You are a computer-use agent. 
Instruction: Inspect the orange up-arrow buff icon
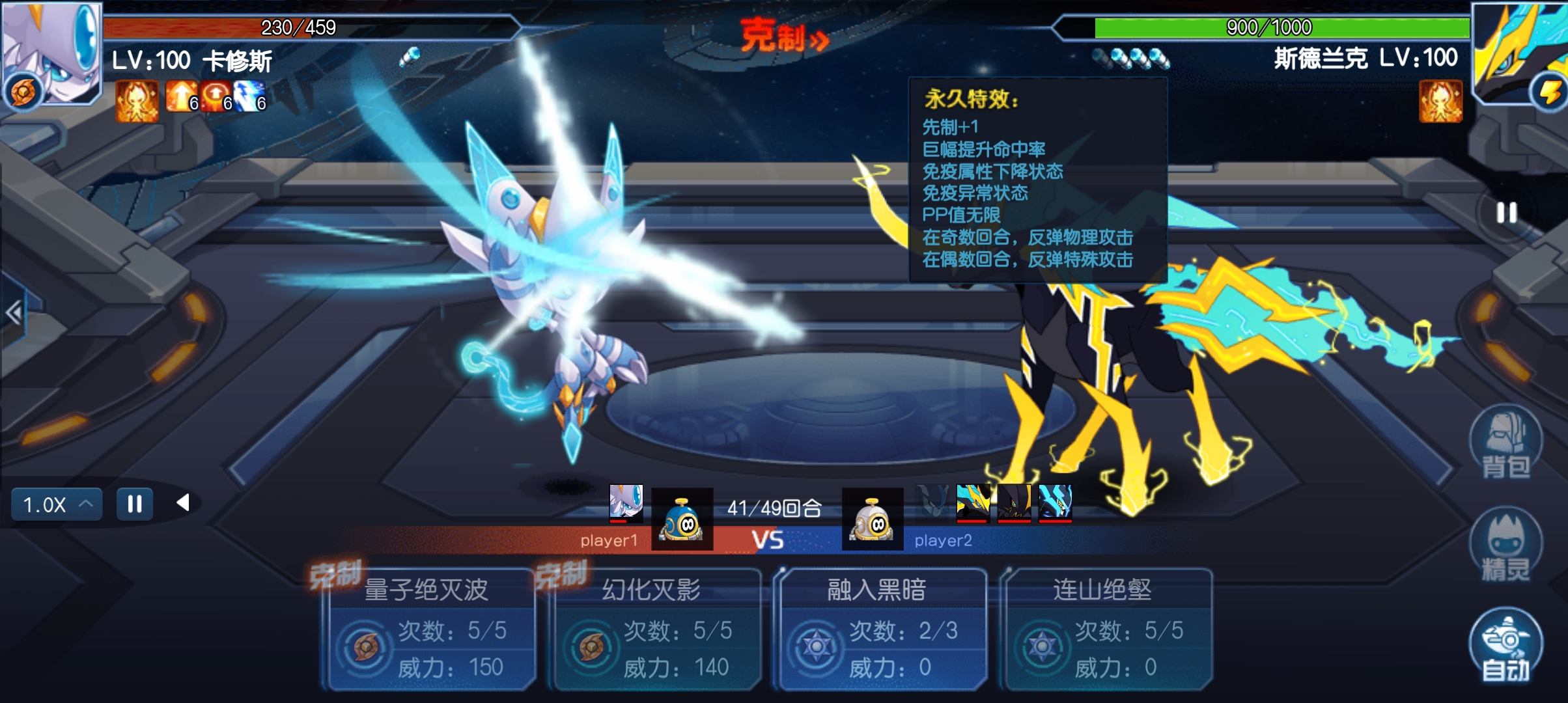click(x=180, y=98)
